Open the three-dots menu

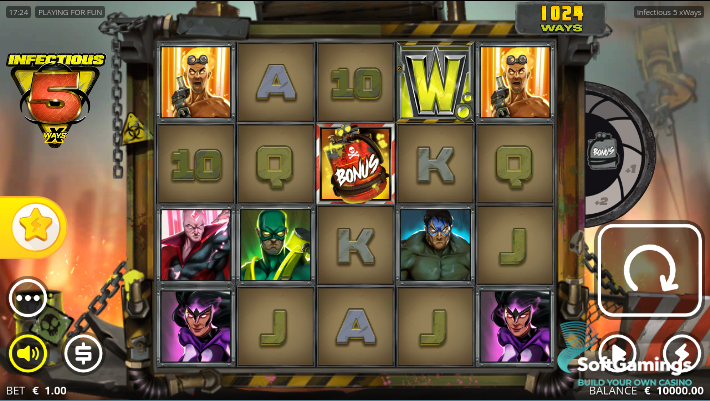pos(28,297)
